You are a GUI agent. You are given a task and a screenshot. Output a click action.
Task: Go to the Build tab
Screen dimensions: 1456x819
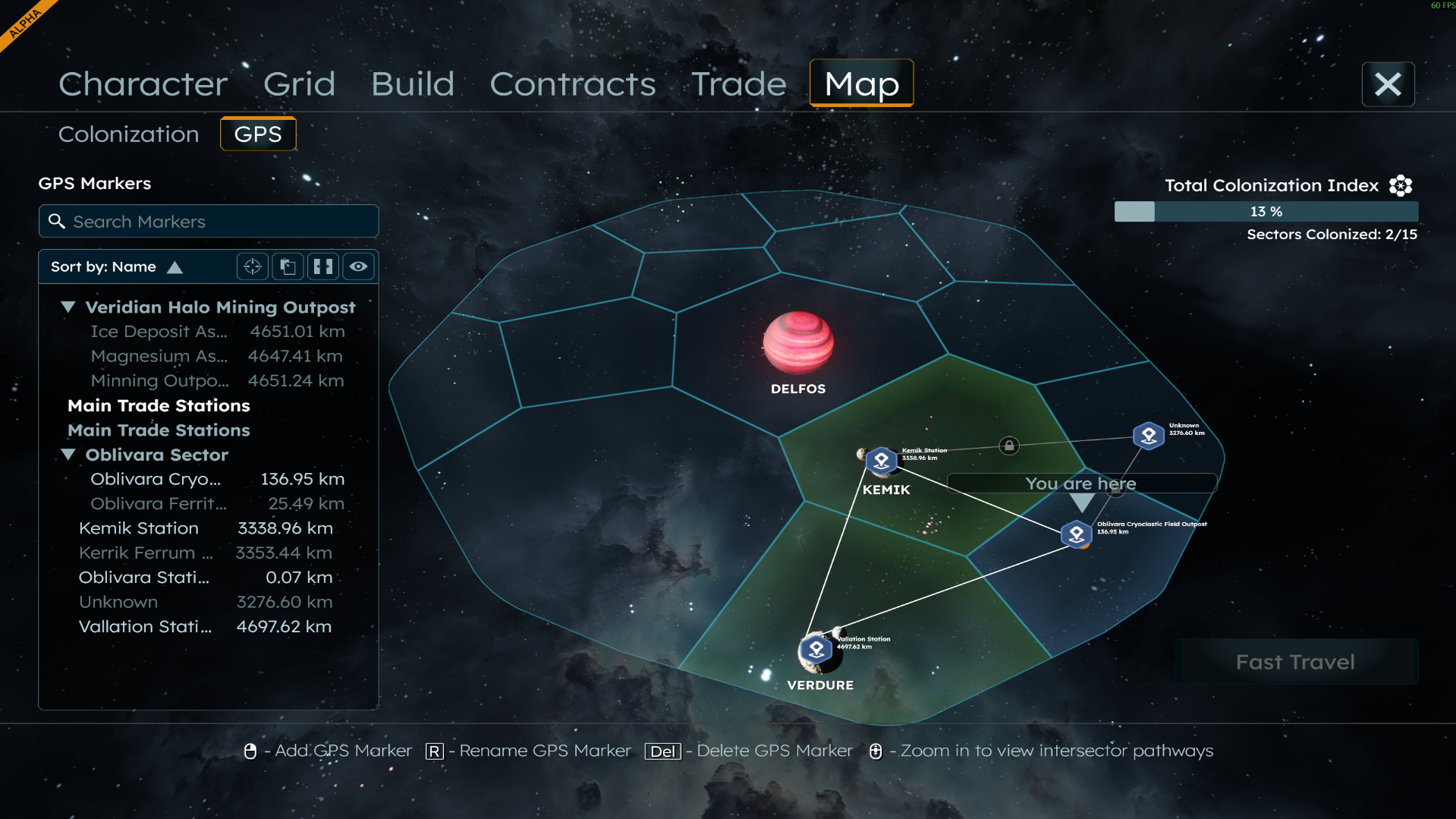point(412,84)
